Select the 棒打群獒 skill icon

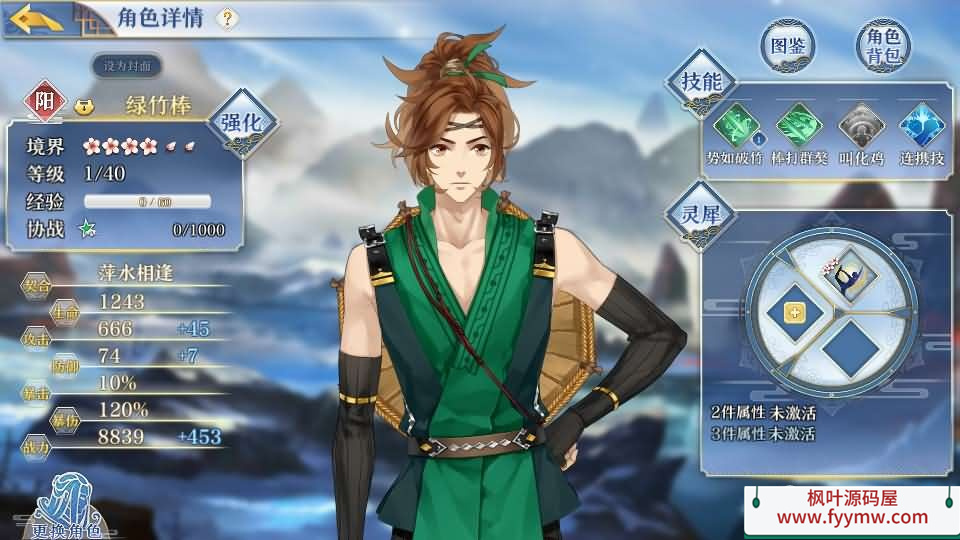click(x=798, y=127)
